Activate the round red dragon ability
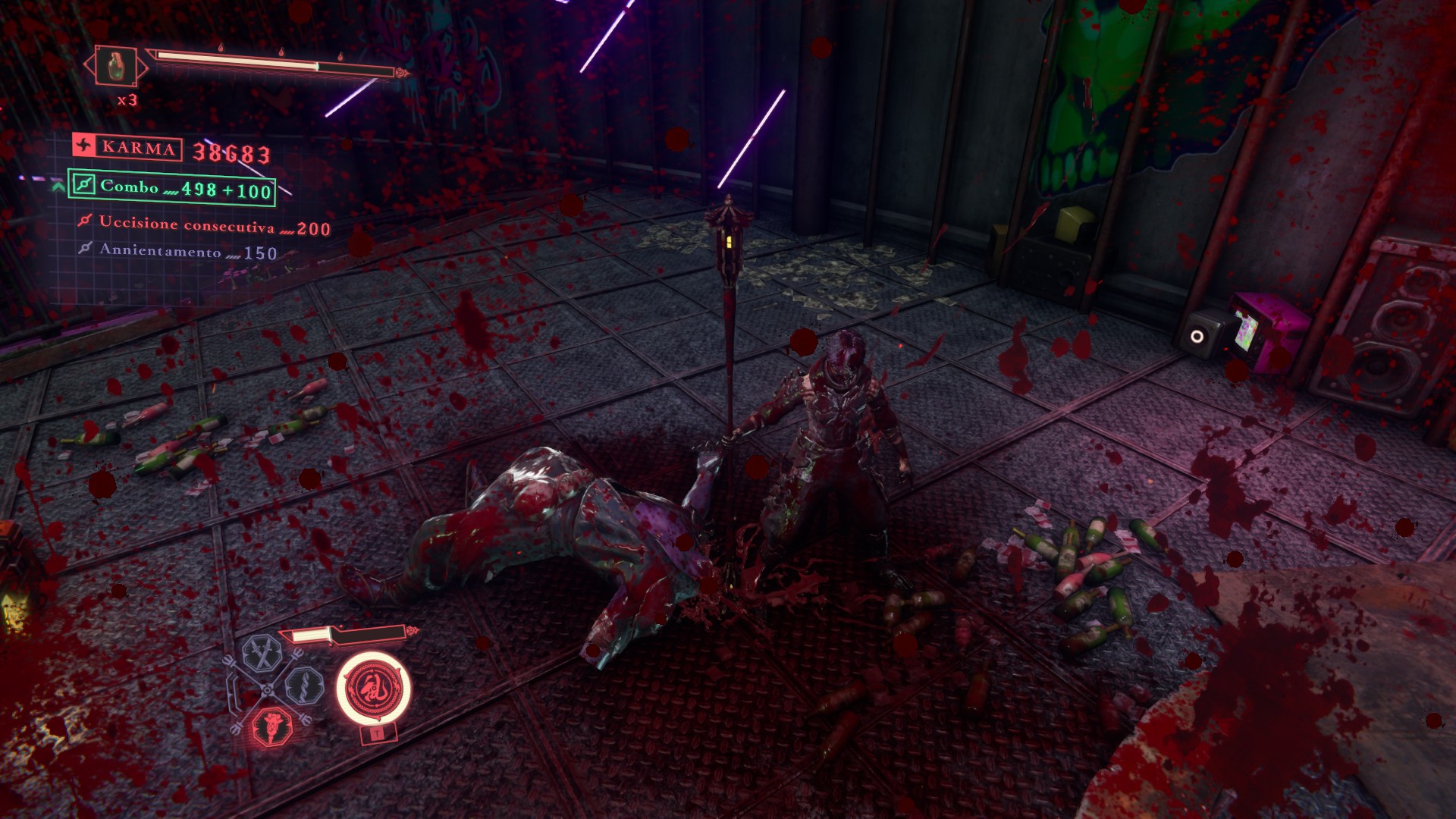1456x819 pixels. click(x=373, y=689)
